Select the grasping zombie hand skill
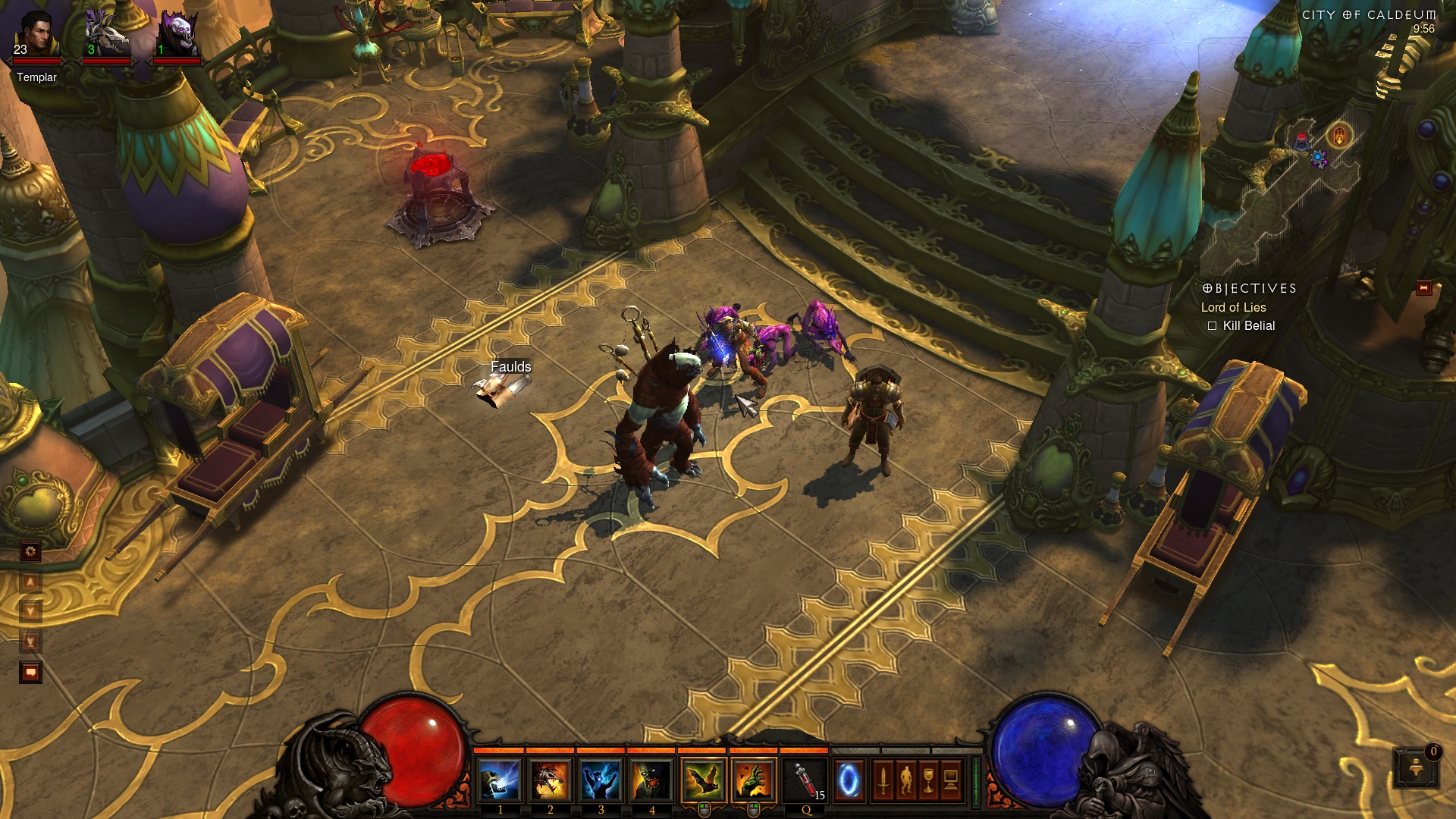Image resolution: width=1456 pixels, height=819 pixels. coord(754,780)
